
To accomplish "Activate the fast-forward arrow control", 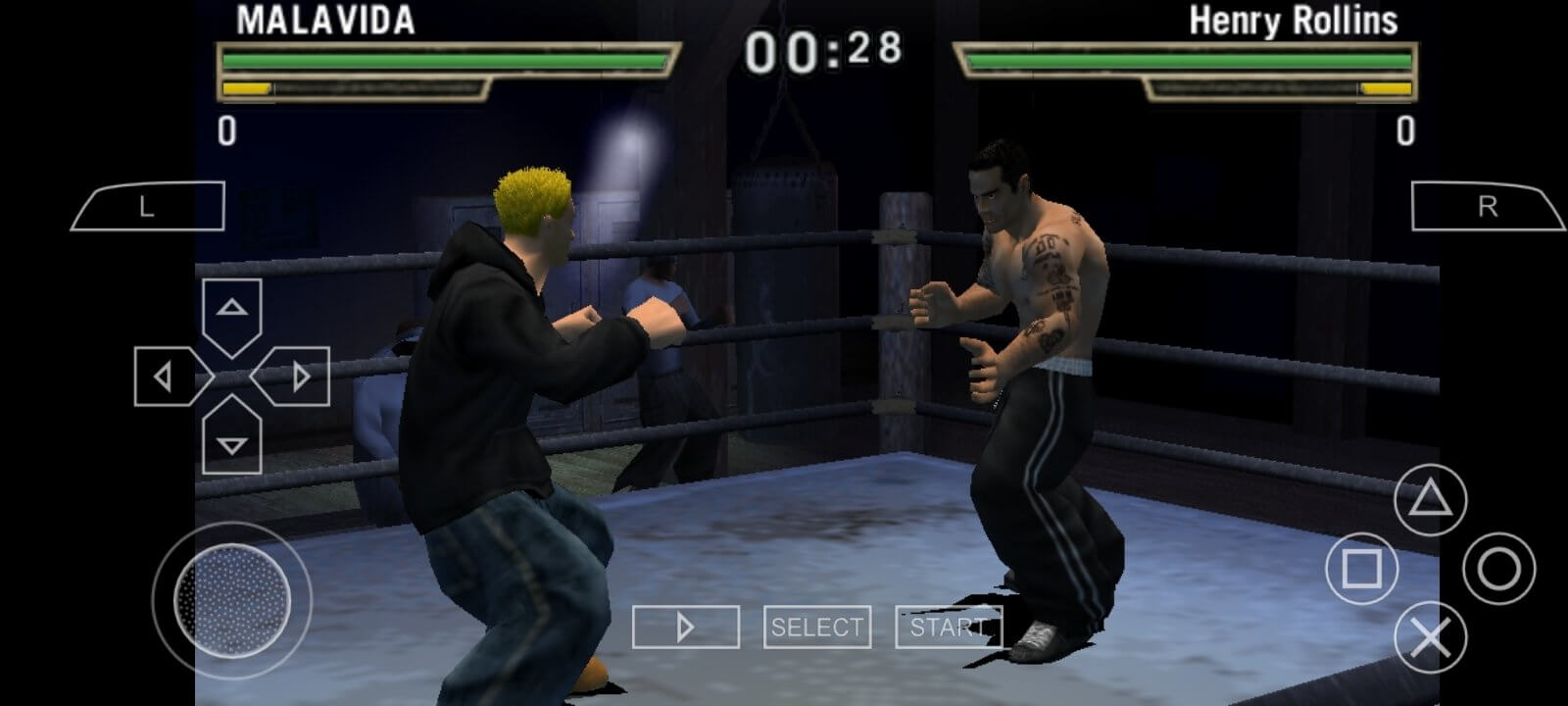I will click(685, 625).
